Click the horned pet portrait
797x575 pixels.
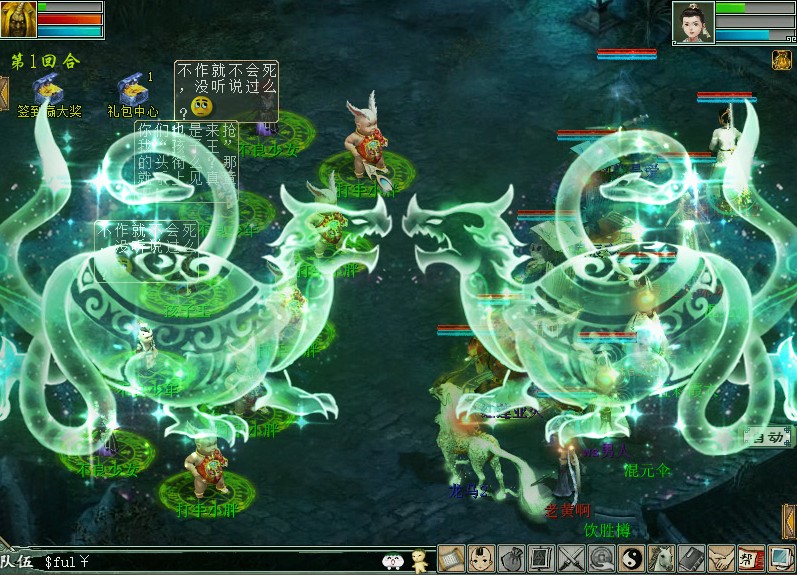pos(19,19)
